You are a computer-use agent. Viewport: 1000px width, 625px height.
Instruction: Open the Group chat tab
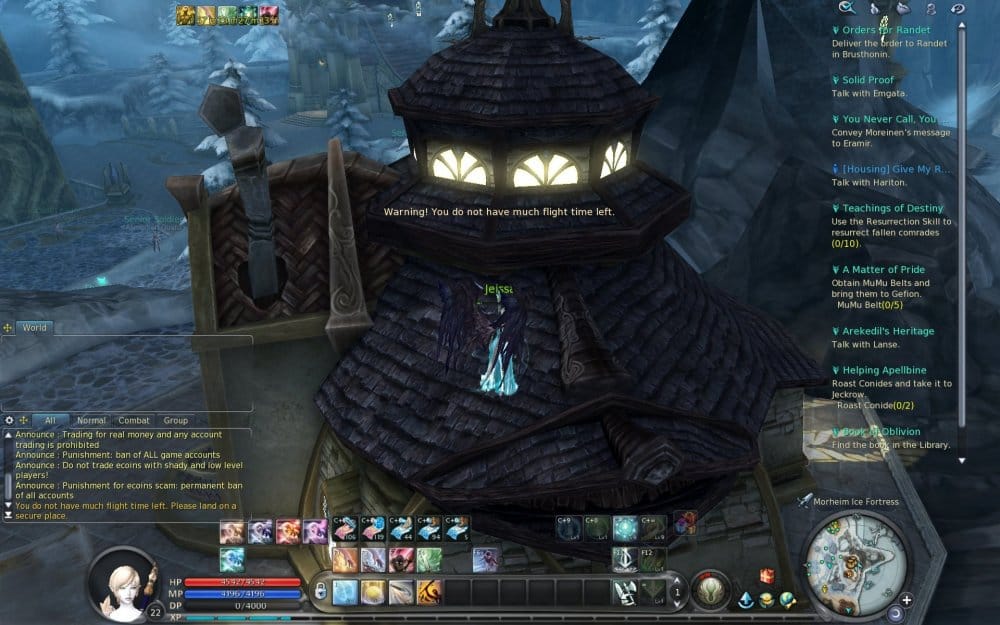click(x=176, y=421)
